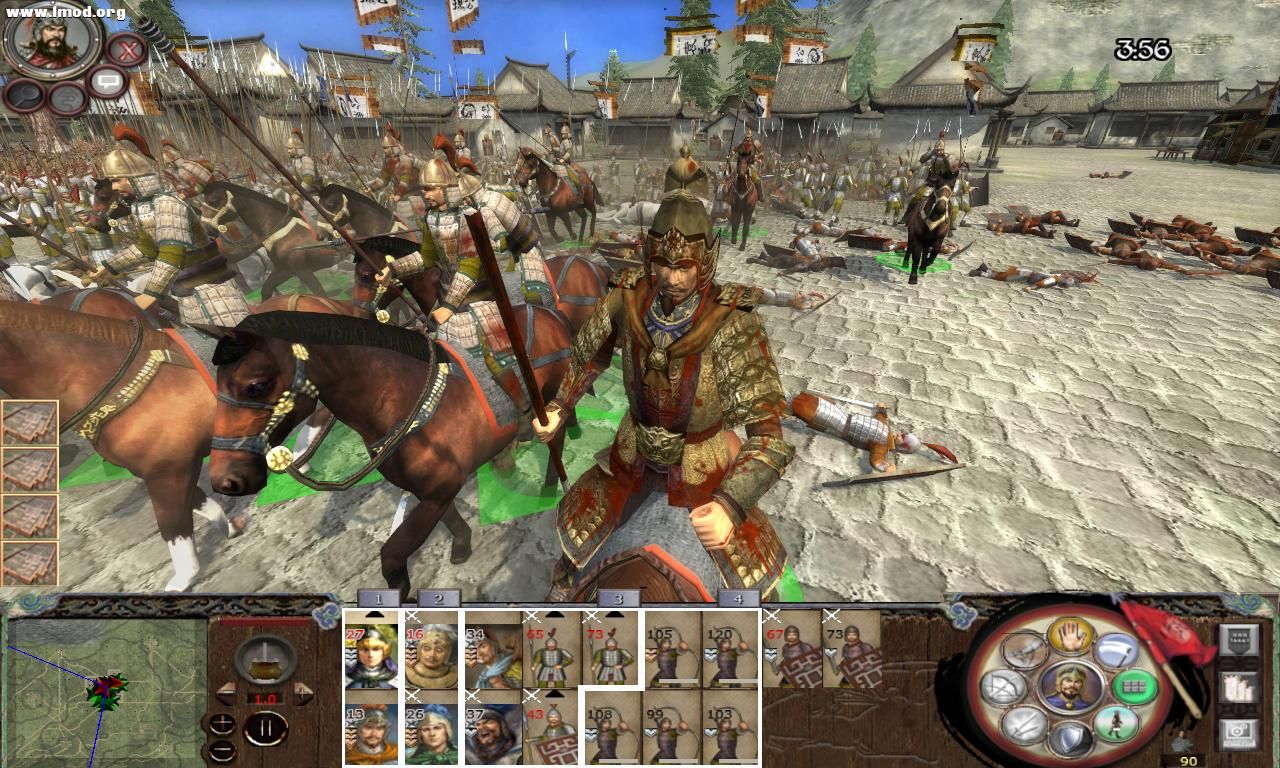
Task: Click the axe attack order icon
Action: click(x=1115, y=651)
